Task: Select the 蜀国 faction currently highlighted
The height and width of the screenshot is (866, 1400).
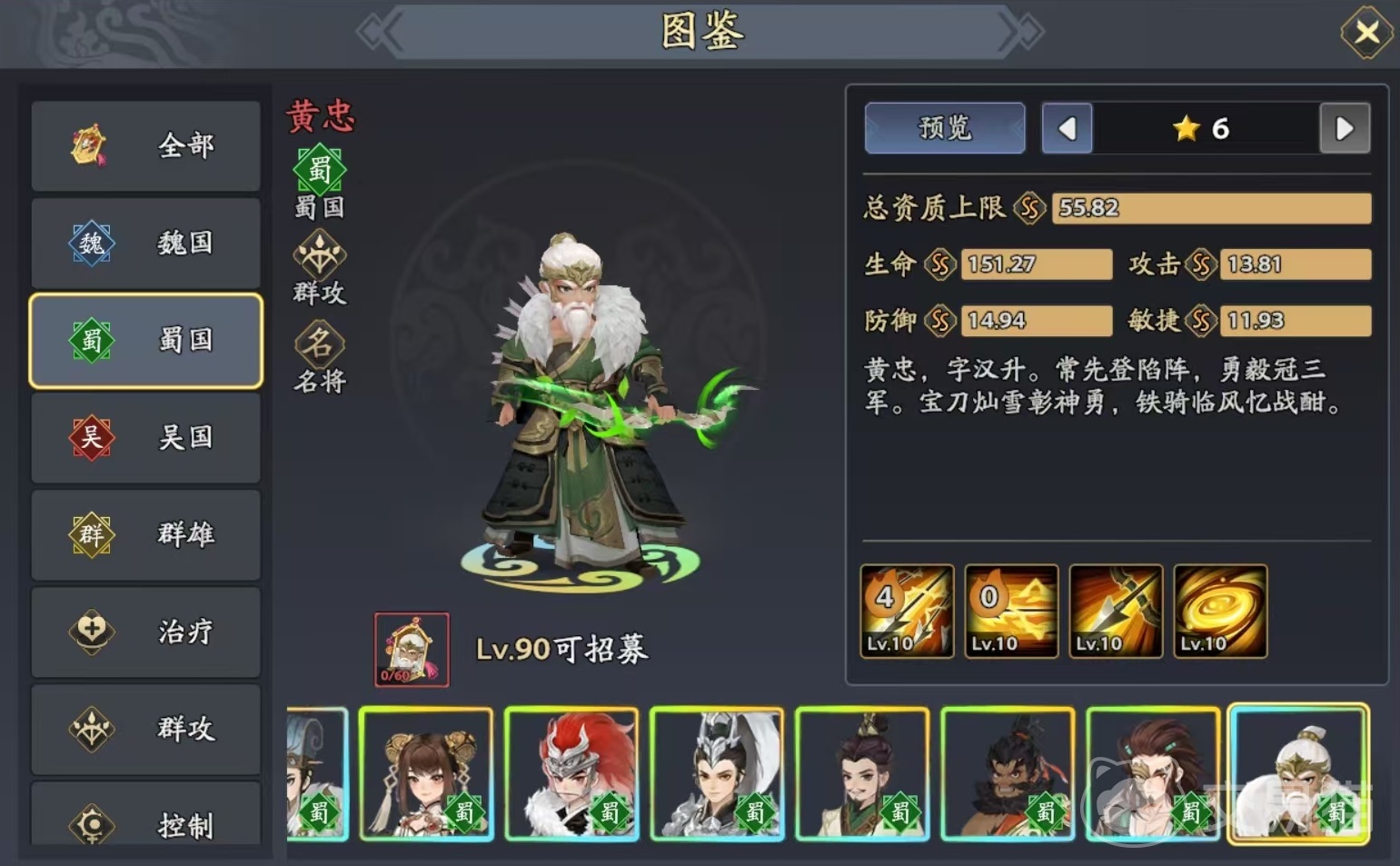Action: (x=145, y=340)
